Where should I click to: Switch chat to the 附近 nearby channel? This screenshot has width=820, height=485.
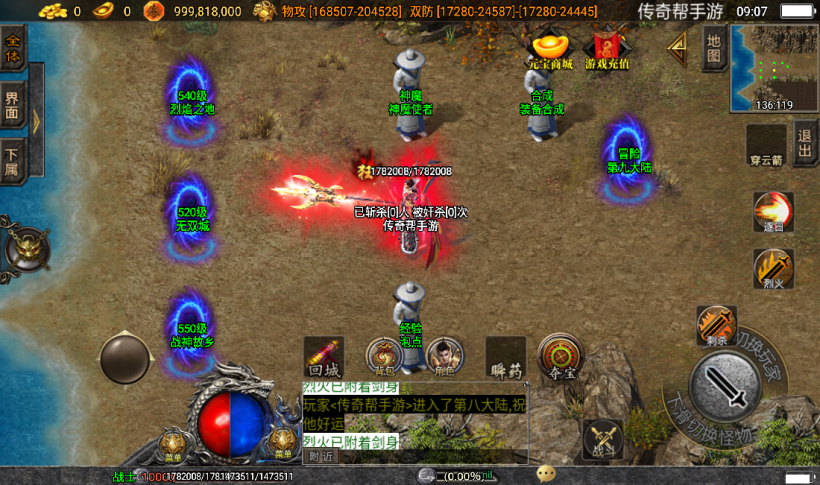pyautogui.click(x=321, y=456)
